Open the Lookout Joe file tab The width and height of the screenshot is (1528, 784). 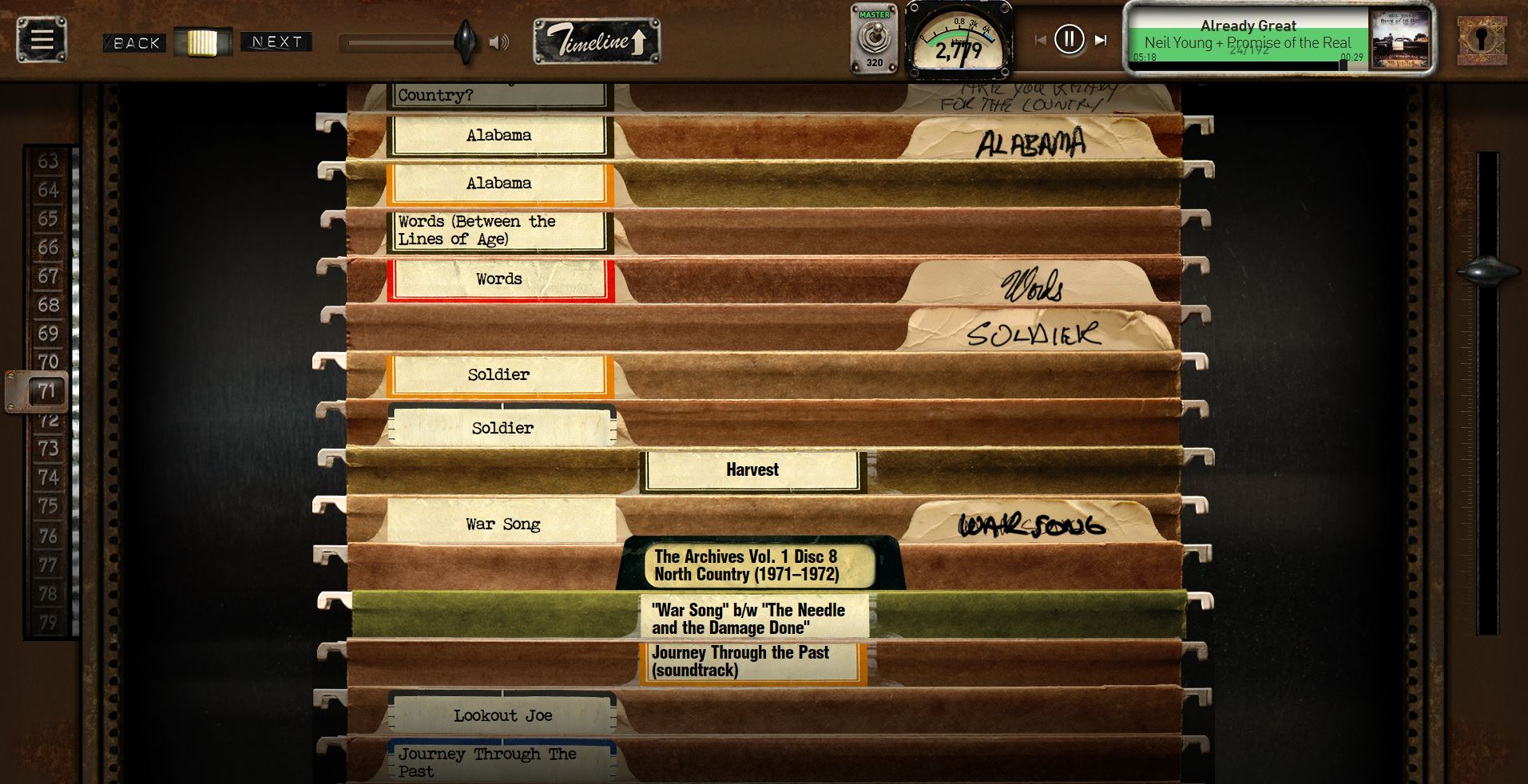502,715
